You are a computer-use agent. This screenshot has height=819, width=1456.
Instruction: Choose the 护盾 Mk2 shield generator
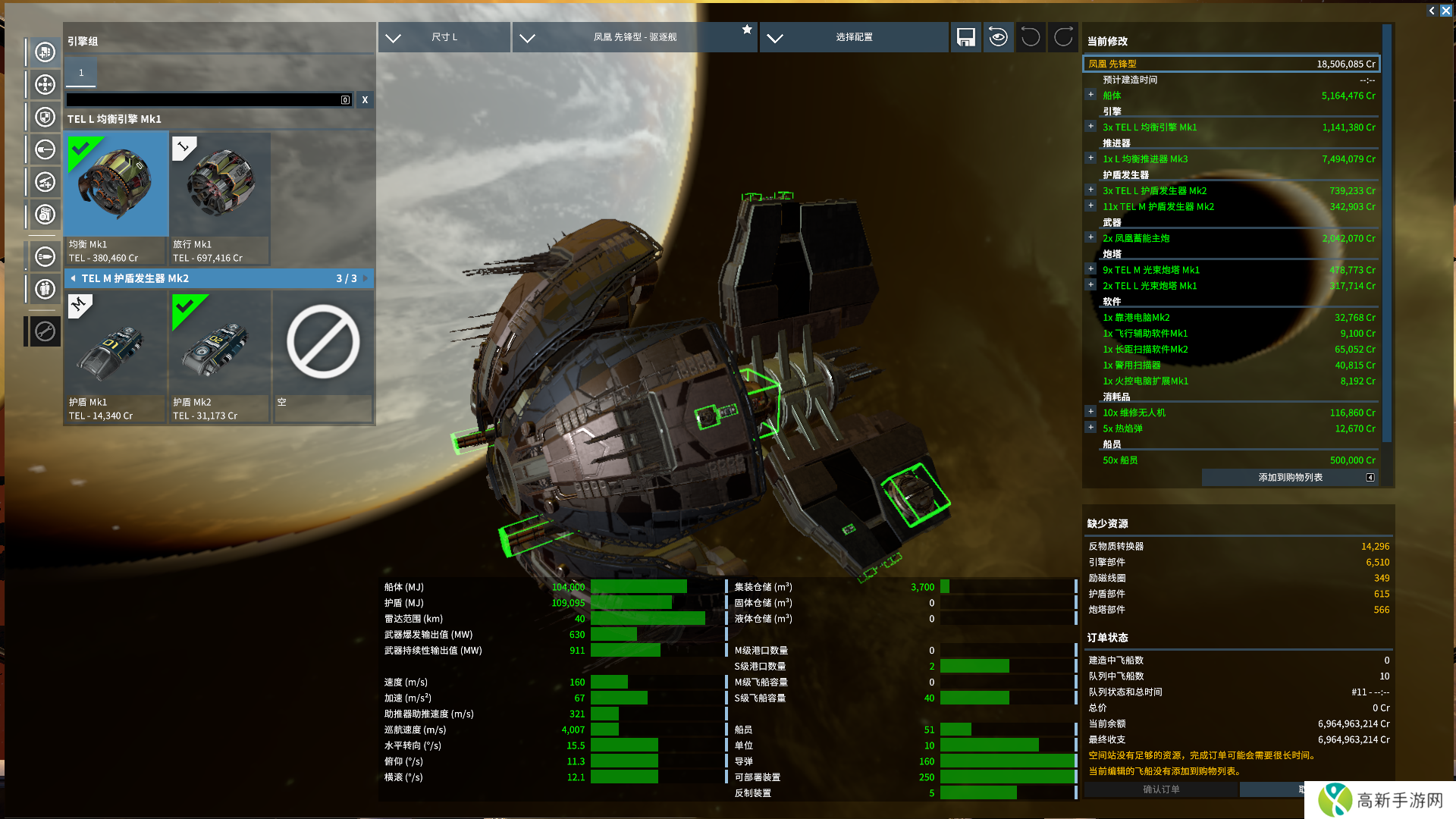(220, 356)
